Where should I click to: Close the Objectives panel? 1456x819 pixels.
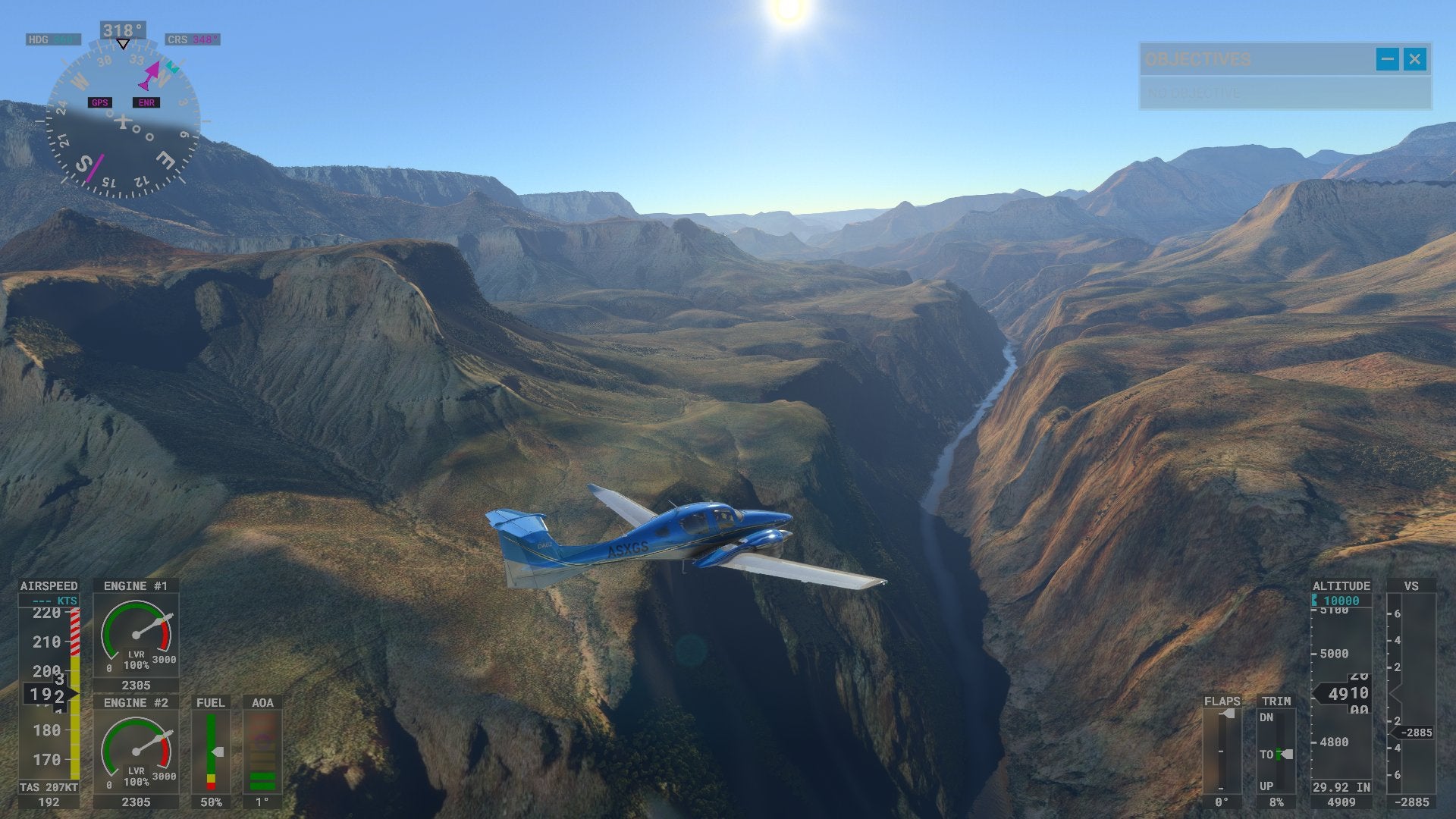1414,59
